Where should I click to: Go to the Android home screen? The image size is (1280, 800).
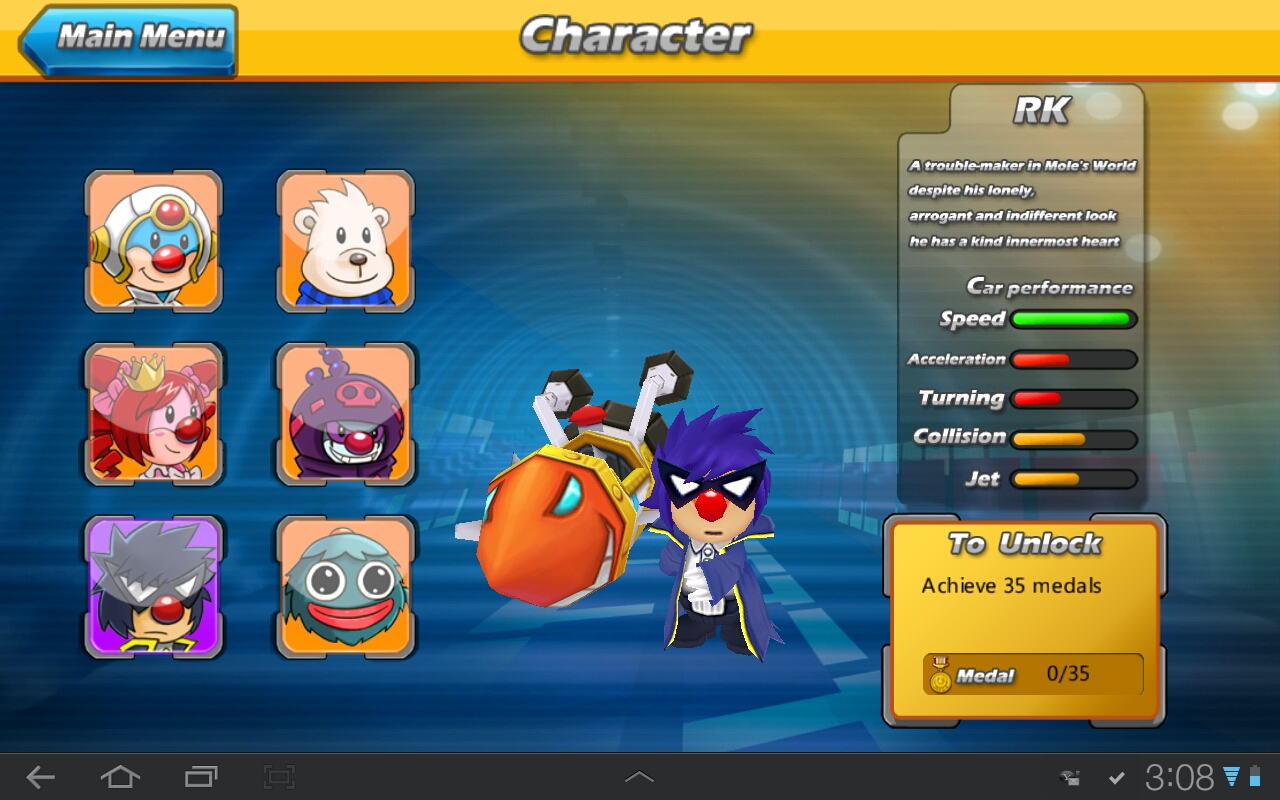[119, 777]
